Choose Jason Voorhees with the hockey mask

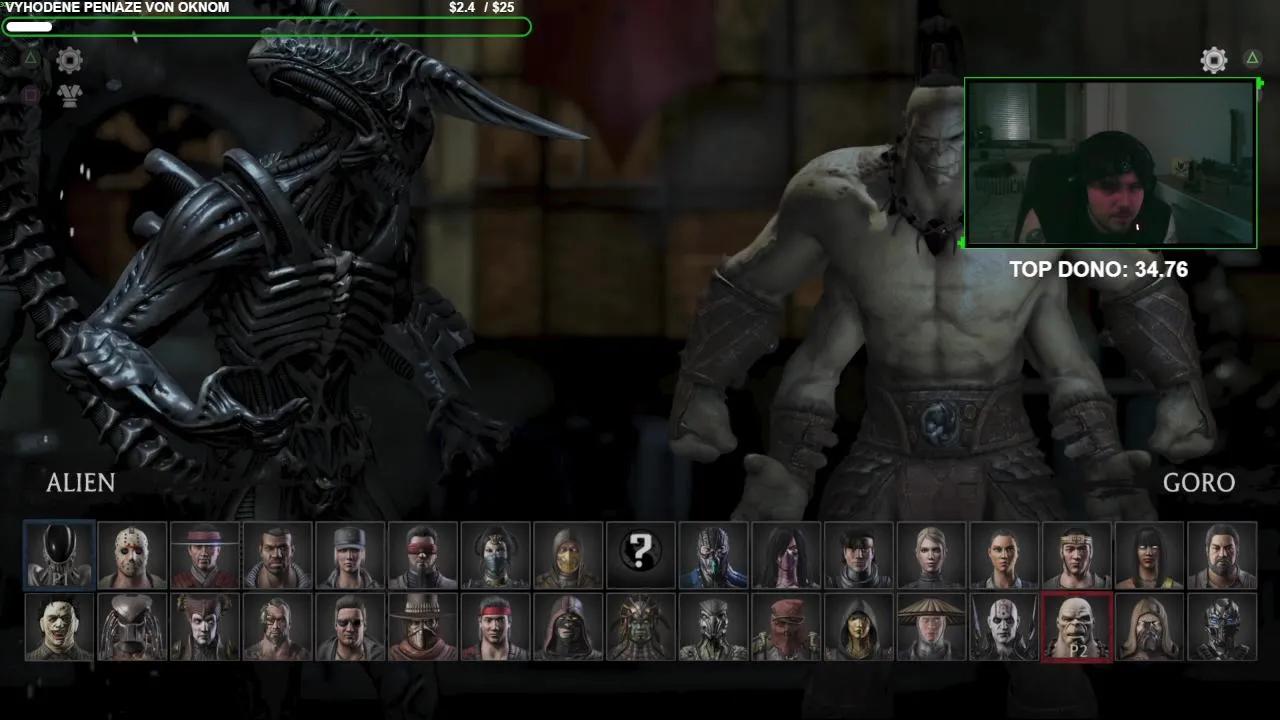pyautogui.click(x=133, y=554)
